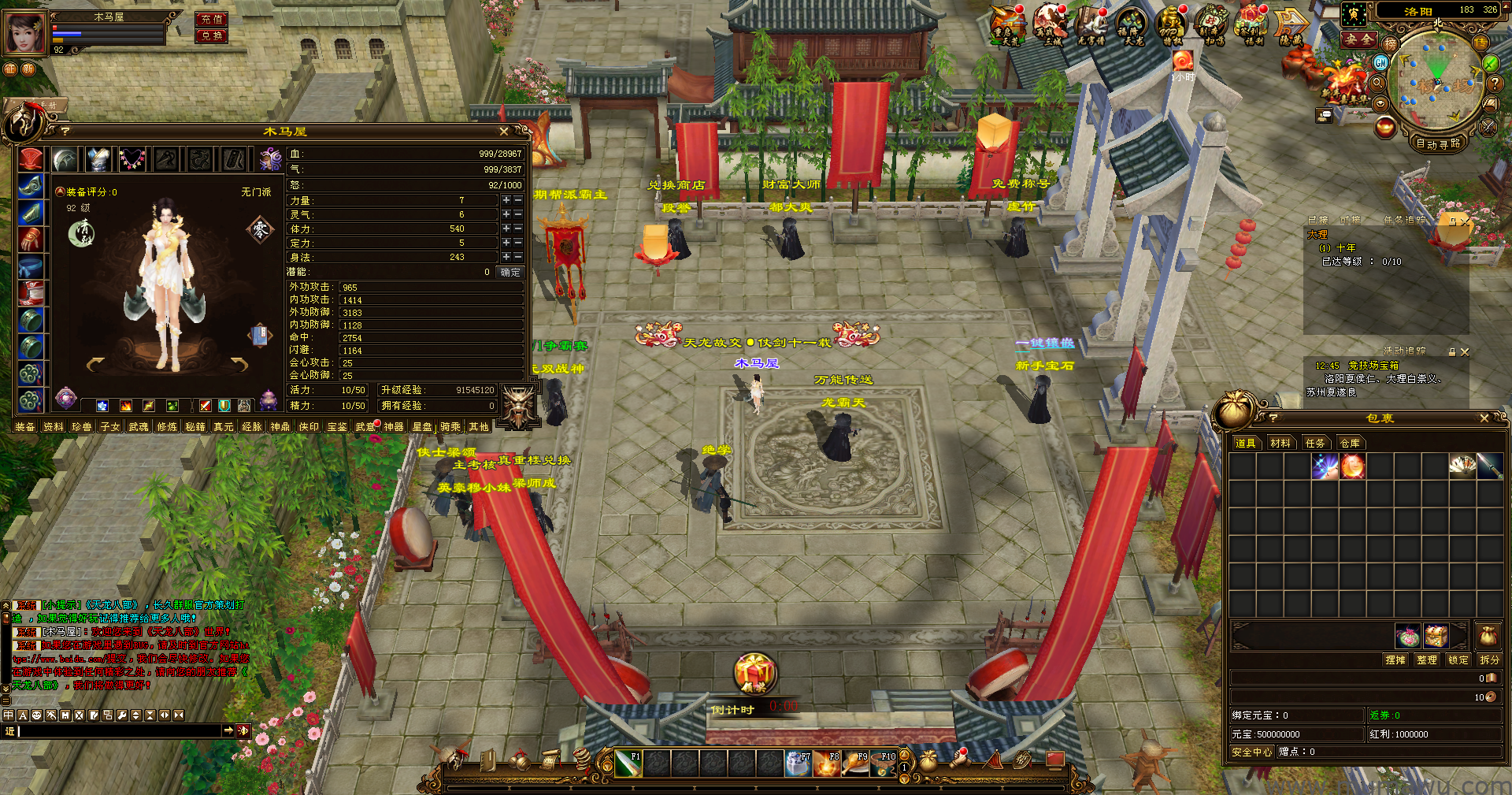Click the 隐藏 arrow to hide icons
This screenshot has width=1512, height=795.
pyautogui.click(x=1291, y=25)
